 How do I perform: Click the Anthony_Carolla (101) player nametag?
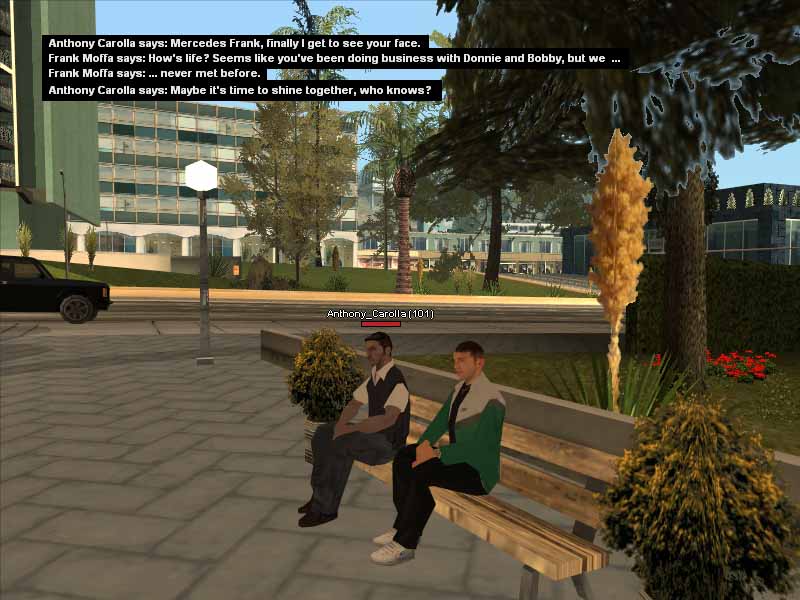pos(380,314)
